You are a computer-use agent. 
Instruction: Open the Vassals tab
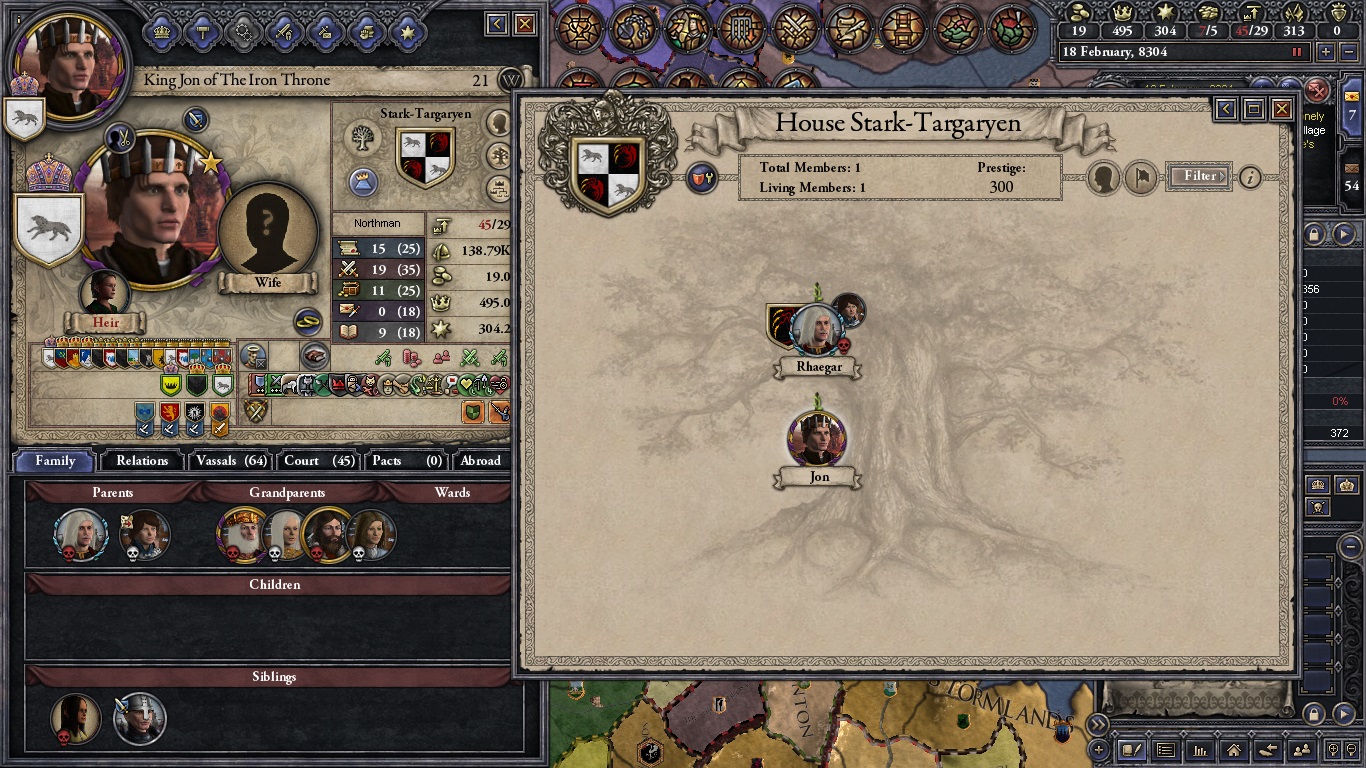(231, 461)
